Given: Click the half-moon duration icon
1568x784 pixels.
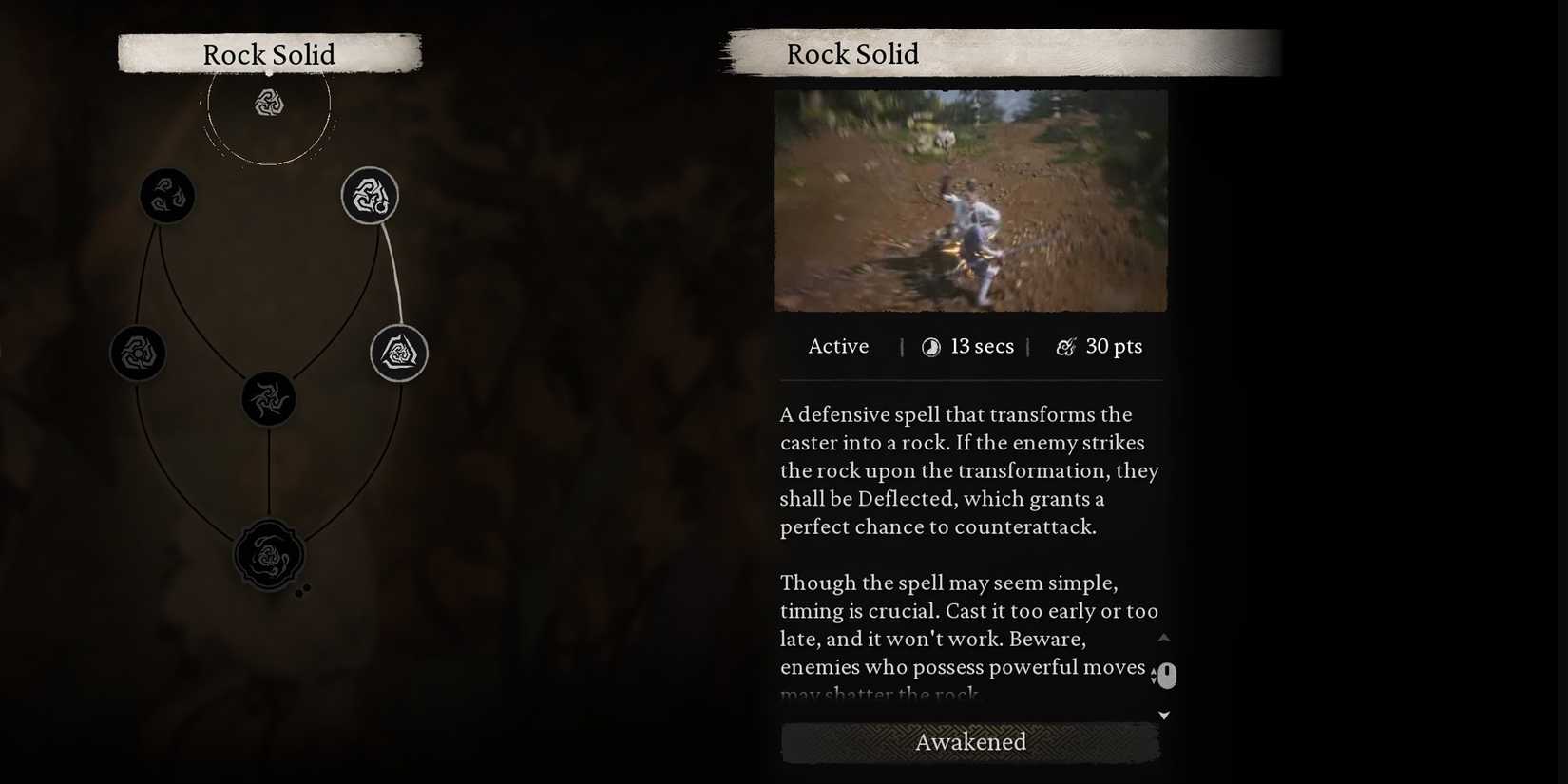Looking at the screenshot, I should [929, 346].
